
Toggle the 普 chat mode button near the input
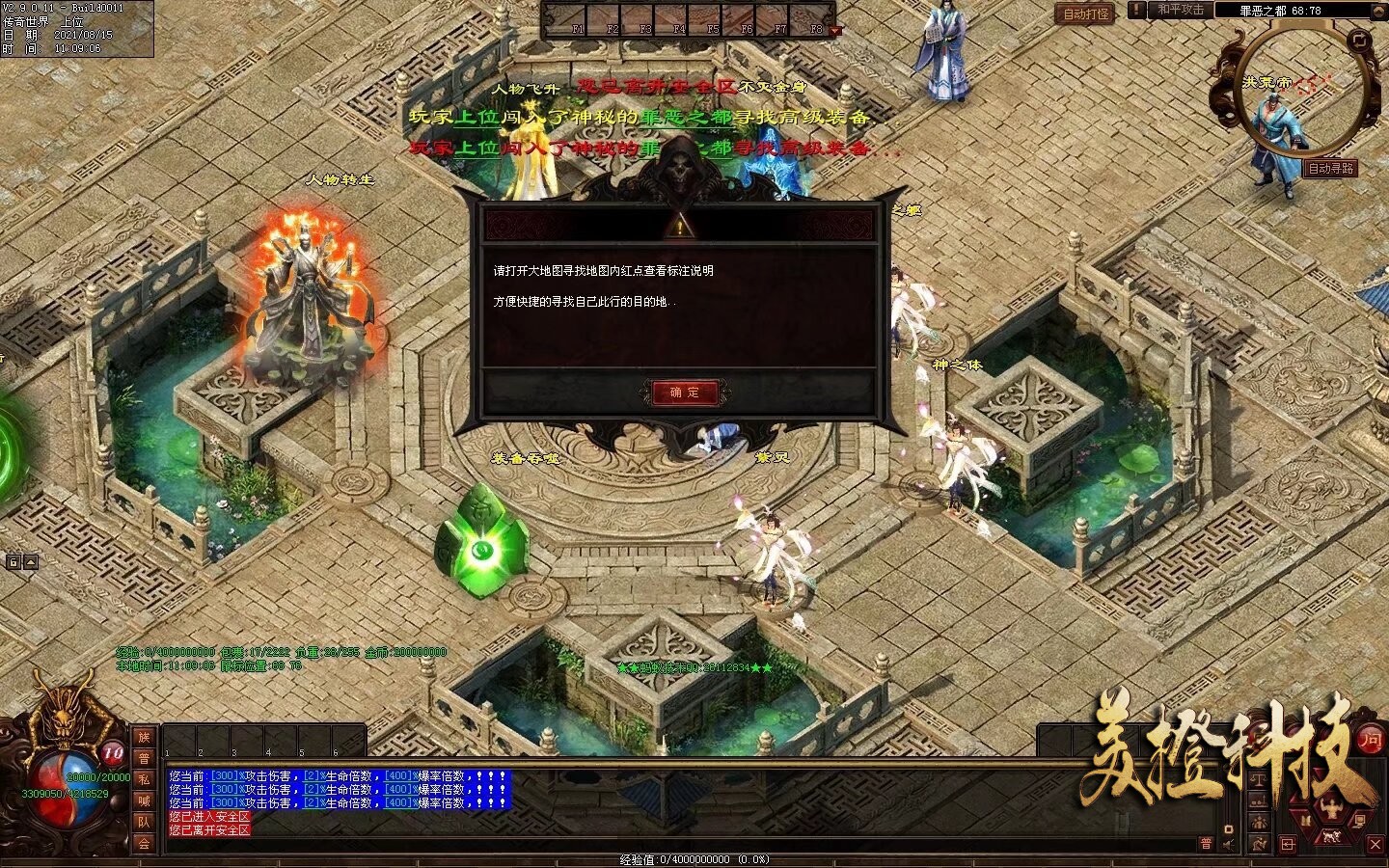1206,844
